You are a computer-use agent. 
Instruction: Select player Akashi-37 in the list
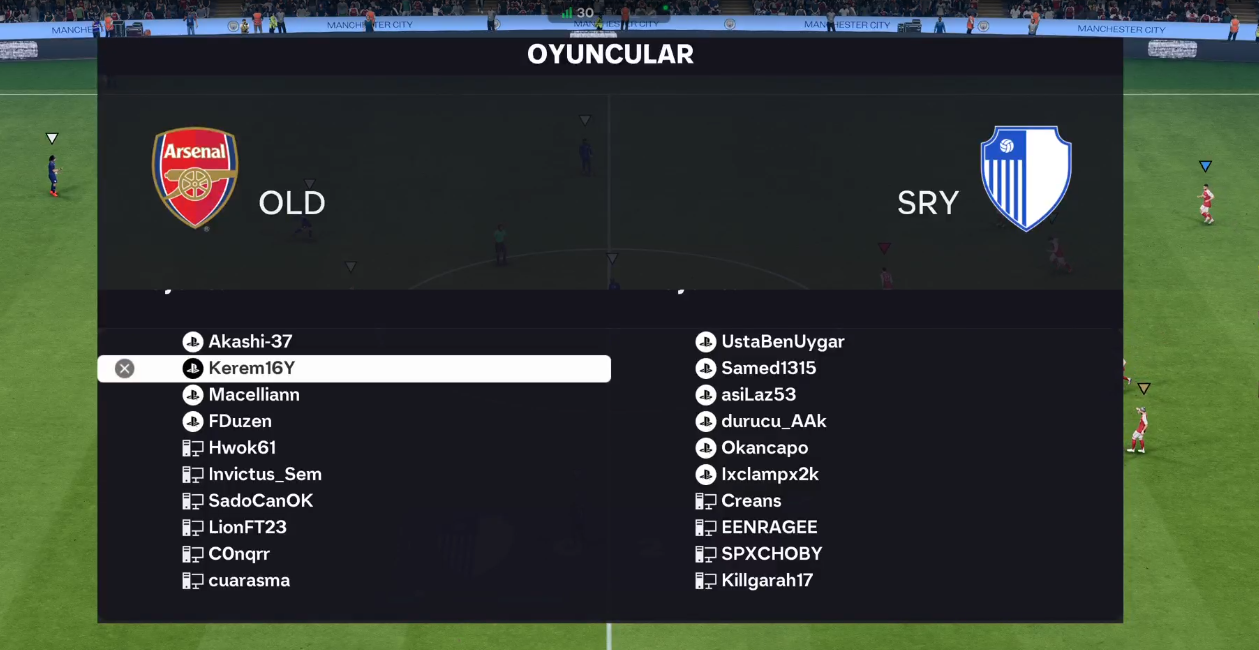pyautogui.click(x=250, y=342)
